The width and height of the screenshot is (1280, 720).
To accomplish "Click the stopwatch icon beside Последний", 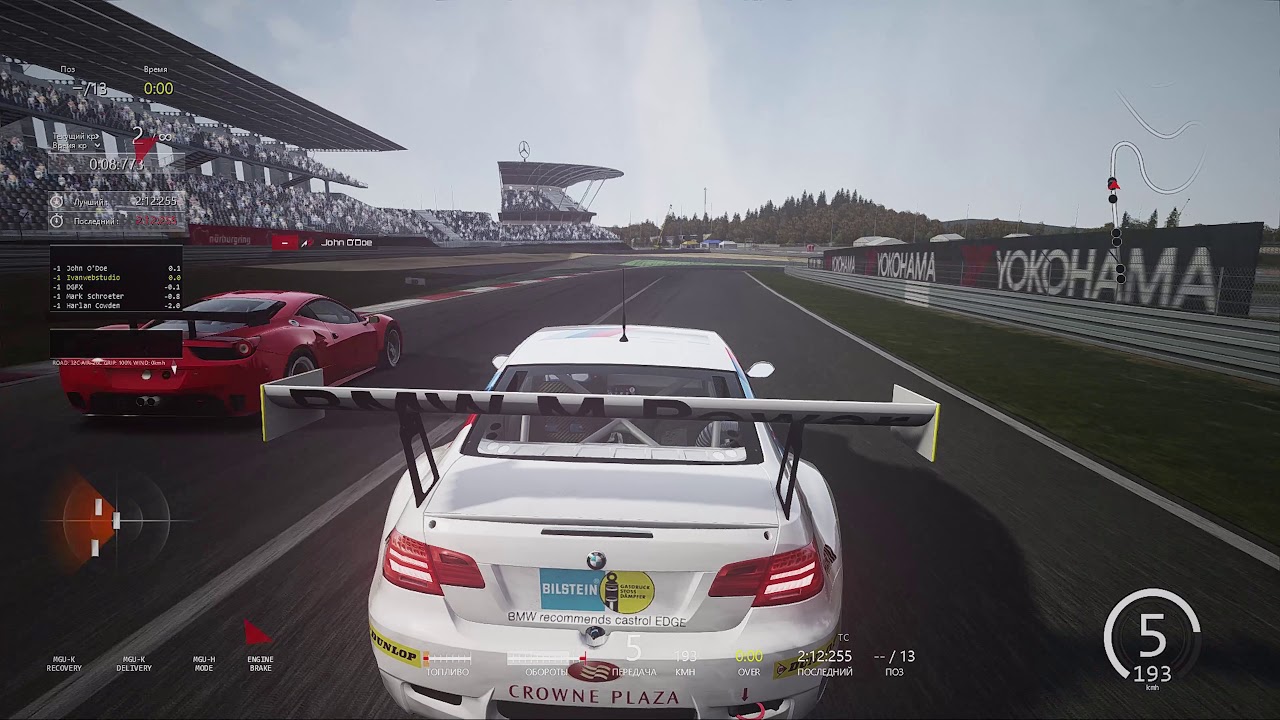I will (x=57, y=219).
